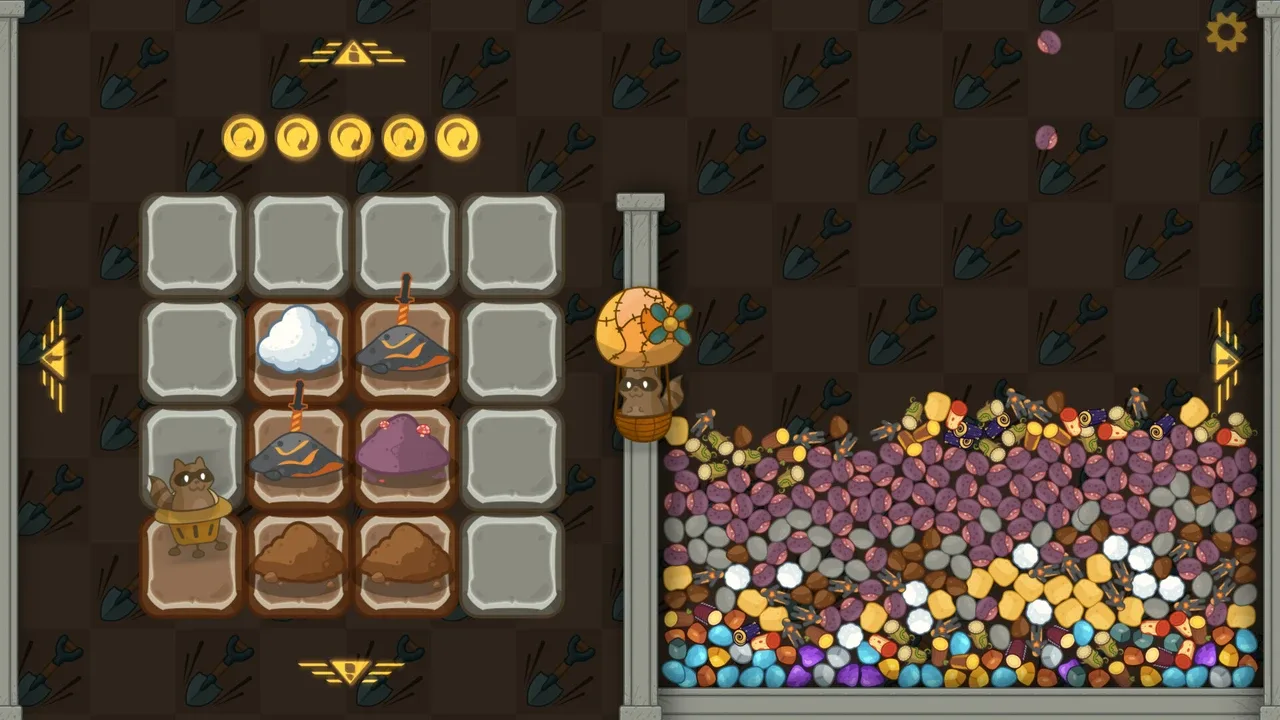Image resolution: width=1280 pixels, height=720 pixels.
Task: Select the purple mushroom mound tile
Action: [404, 449]
